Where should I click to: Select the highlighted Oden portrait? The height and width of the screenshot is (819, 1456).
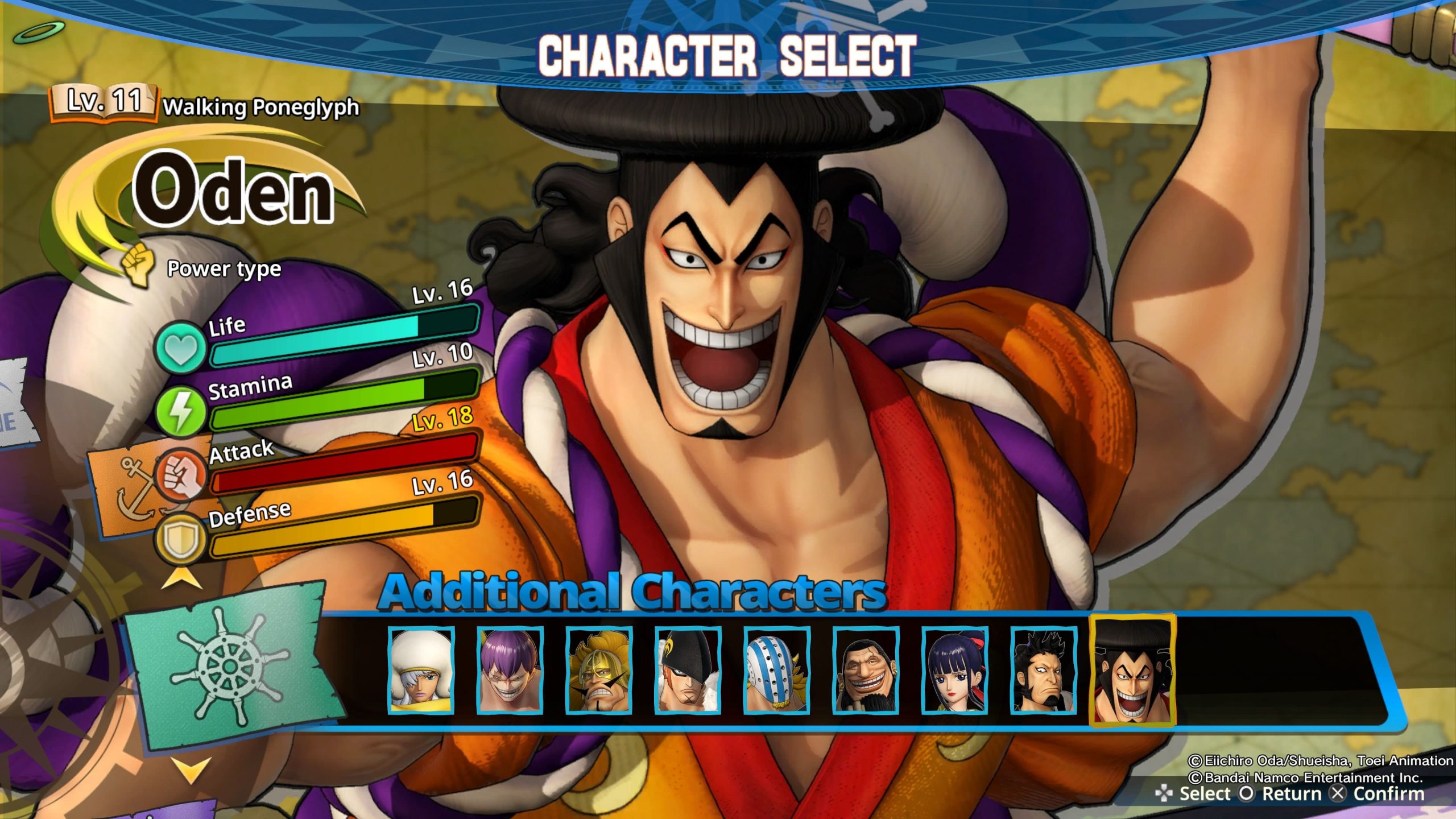click(x=1132, y=670)
